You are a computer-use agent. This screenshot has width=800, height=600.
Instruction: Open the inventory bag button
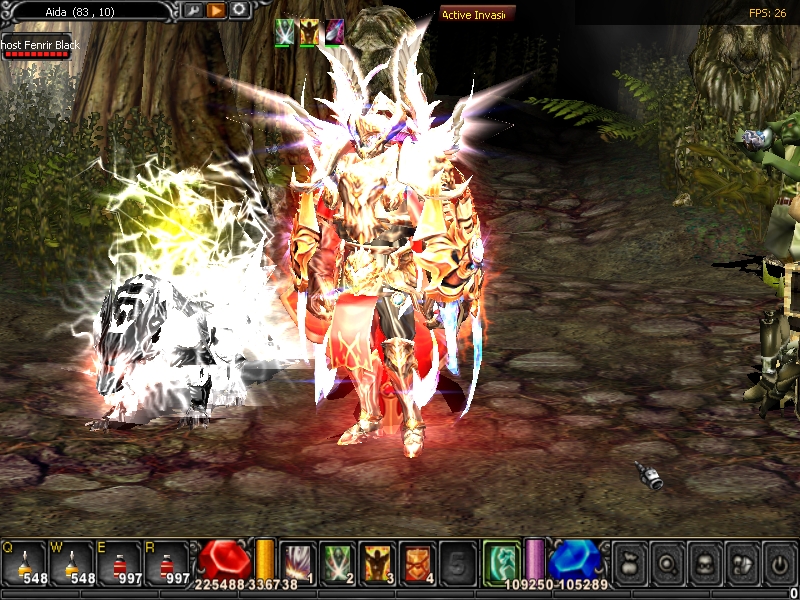pos(630,563)
